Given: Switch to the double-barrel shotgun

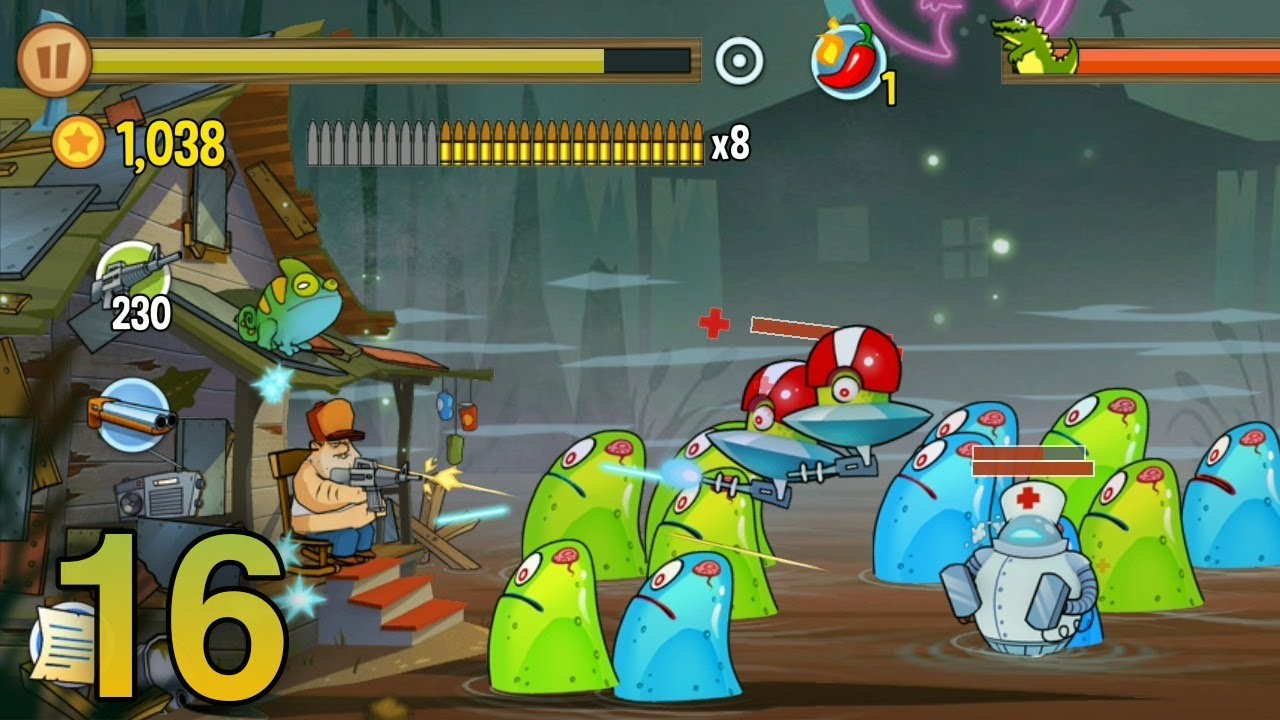Looking at the screenshot, I should click(133, 413).
